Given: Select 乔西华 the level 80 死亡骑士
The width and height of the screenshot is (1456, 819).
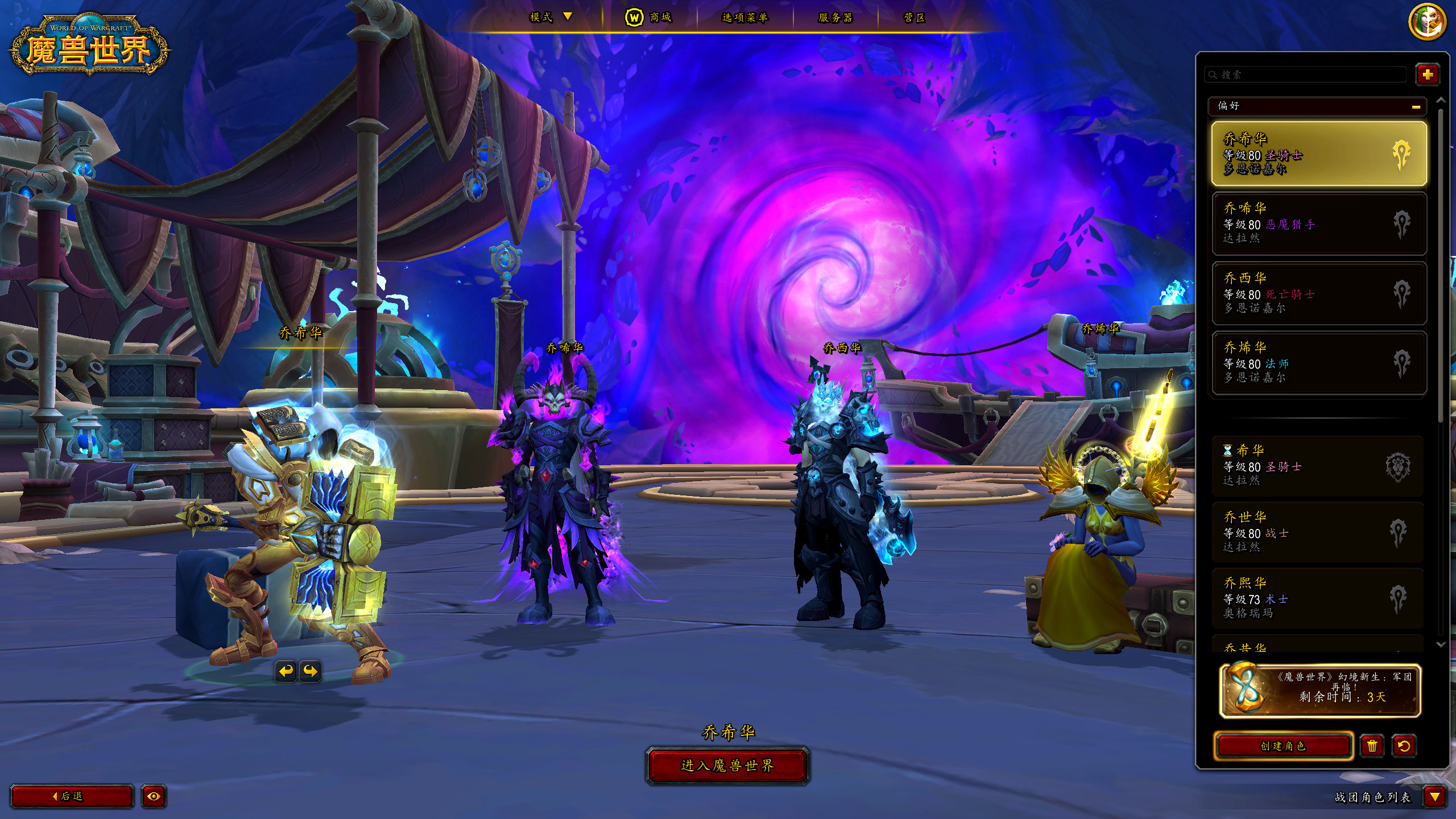Looking at the screenshot, I should pyautogui.click(x=1318, y=293).
